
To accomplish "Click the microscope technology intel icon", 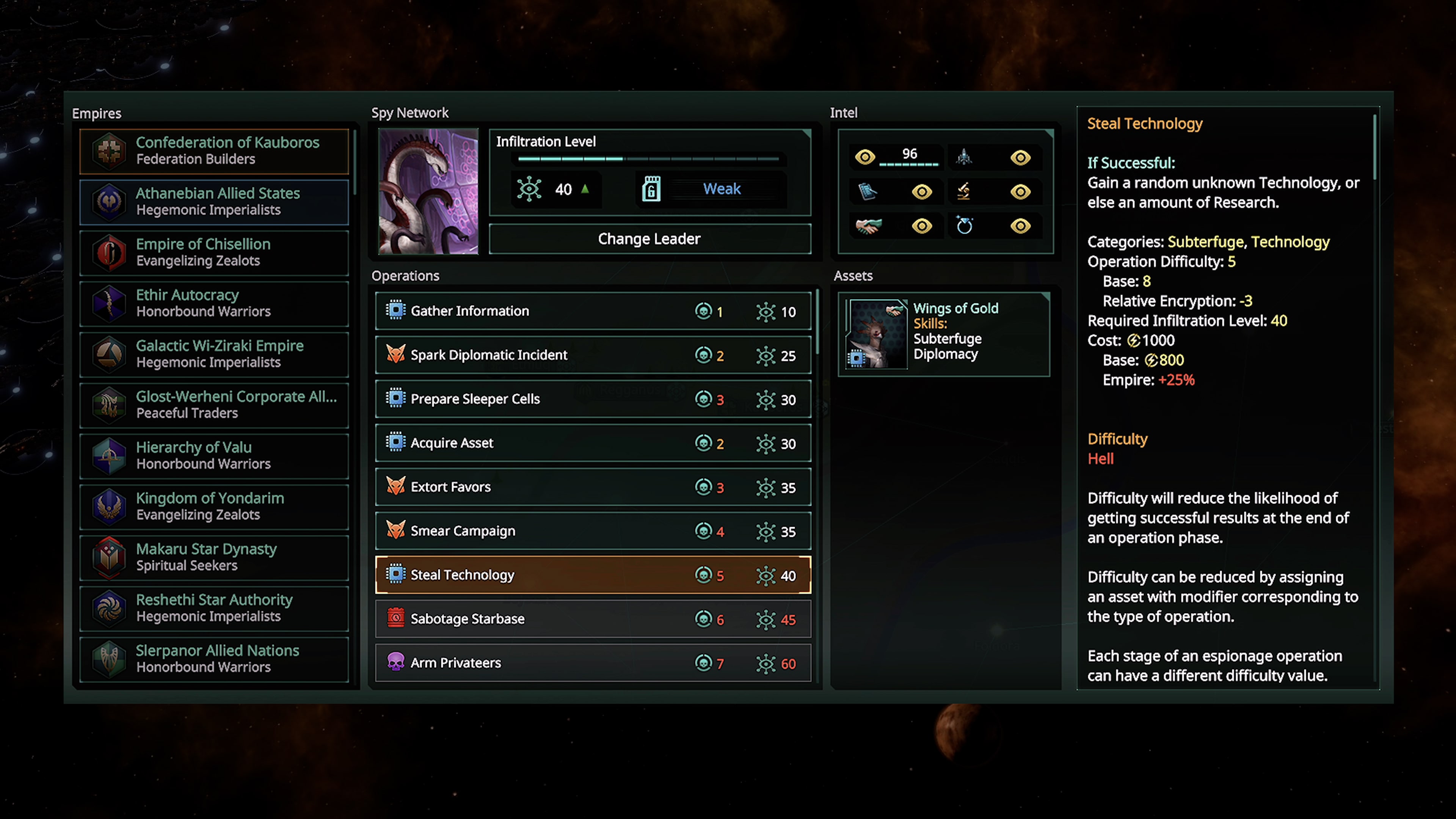I will point(964,191).
